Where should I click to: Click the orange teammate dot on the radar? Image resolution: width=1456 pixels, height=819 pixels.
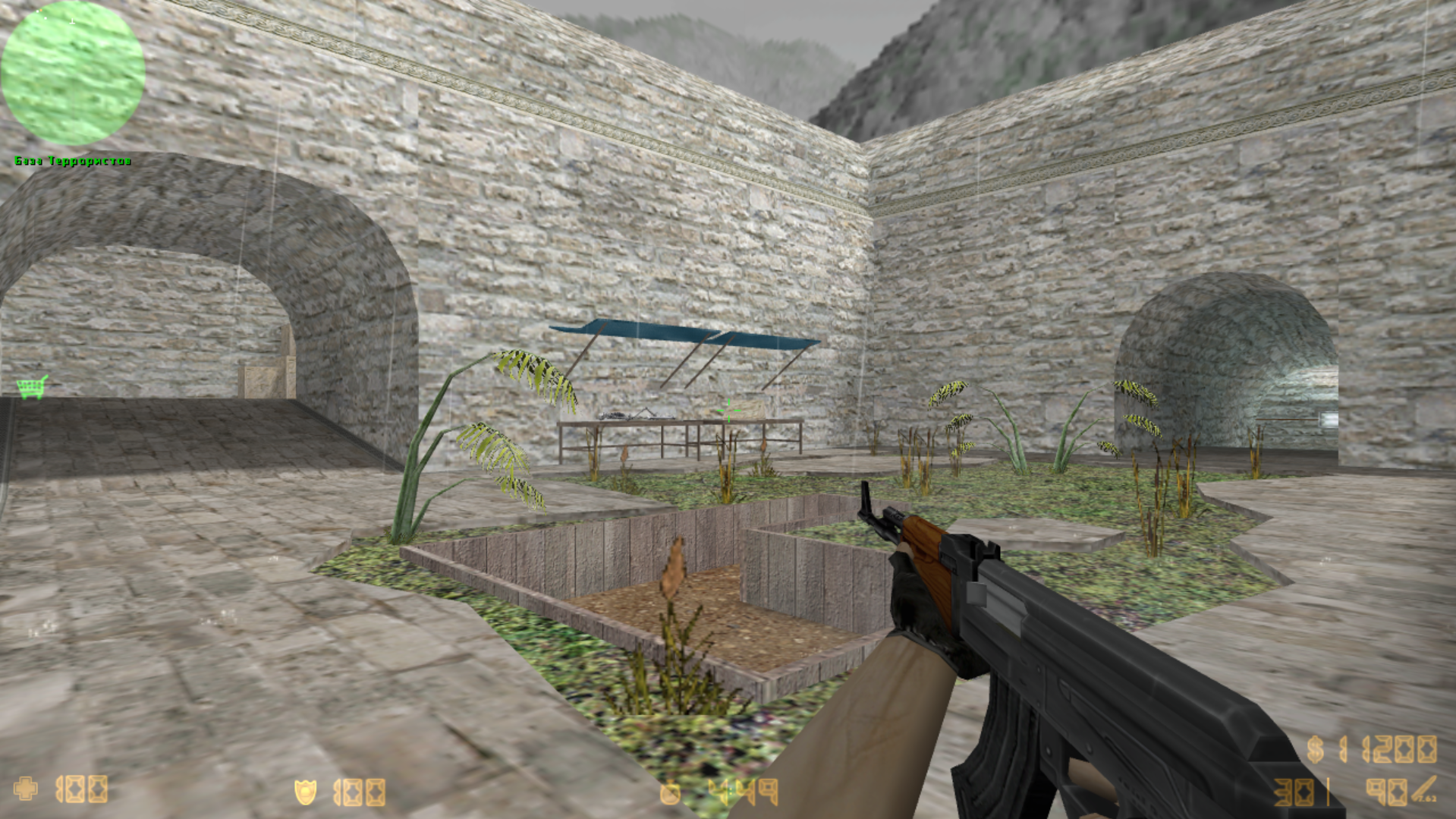[40, 11]
